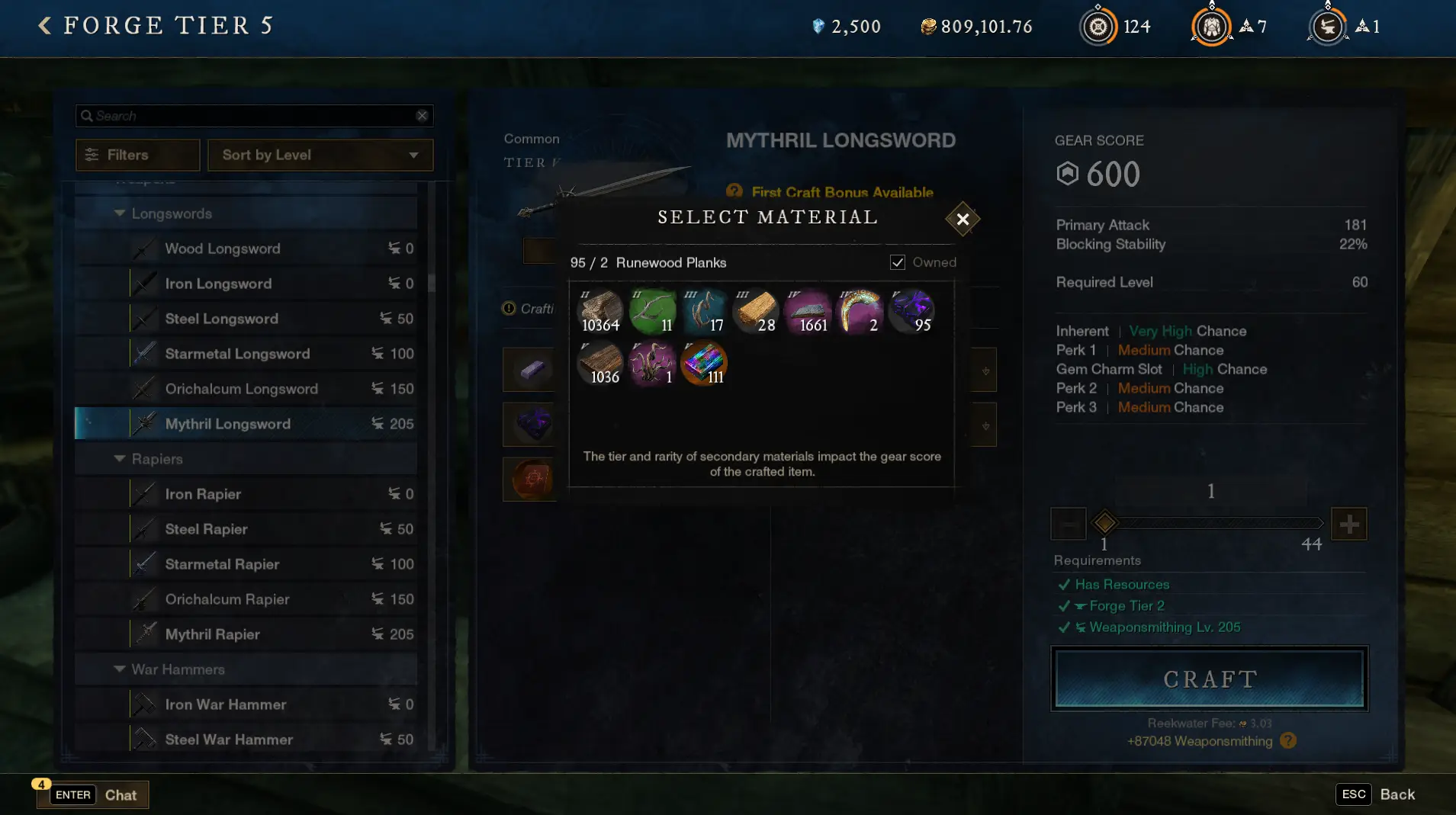Click the CRAFT button
The image size is (1456, 815).
(1209, 679)
